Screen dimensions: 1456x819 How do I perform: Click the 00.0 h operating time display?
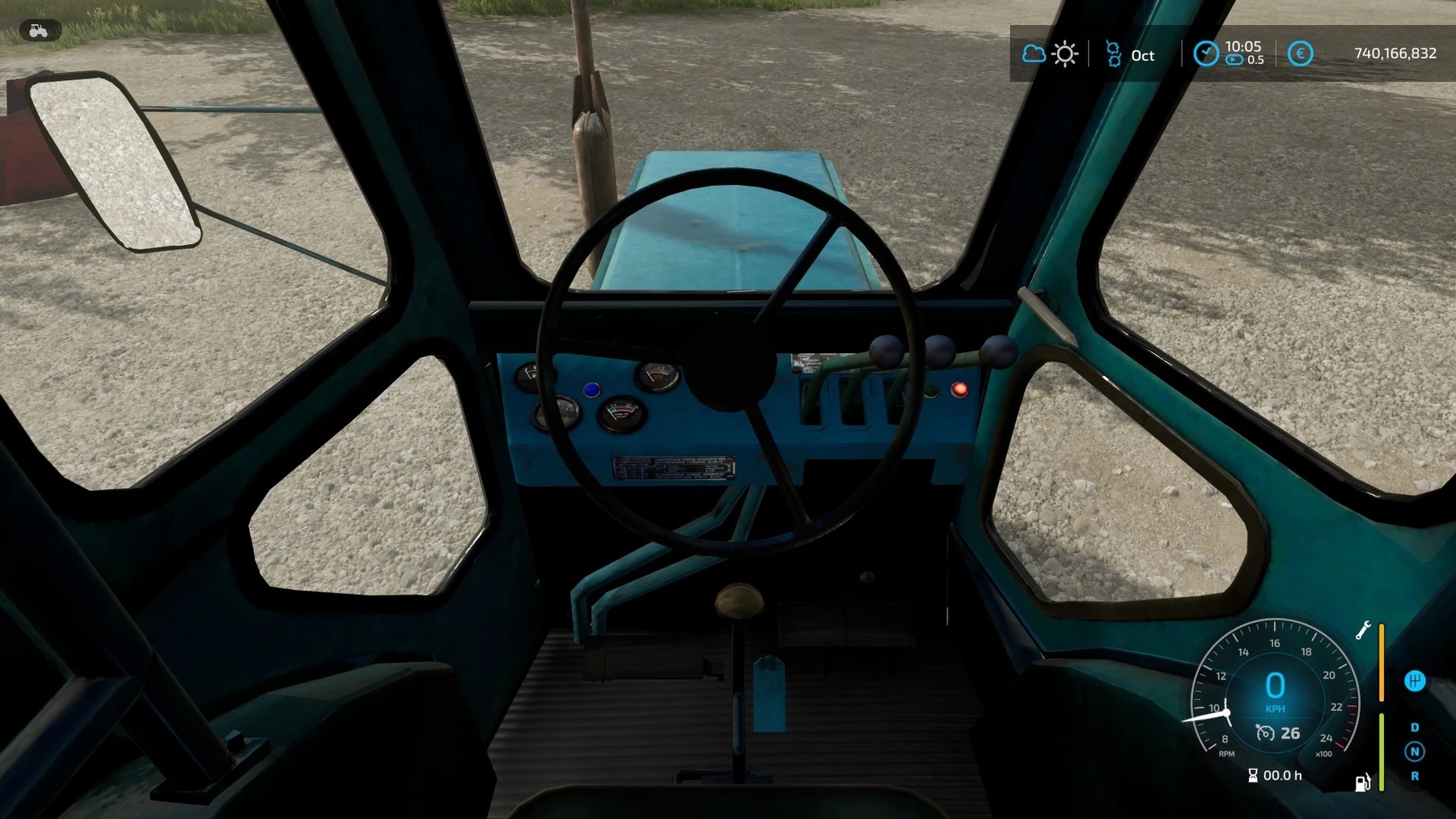(x=1281, y=776)
